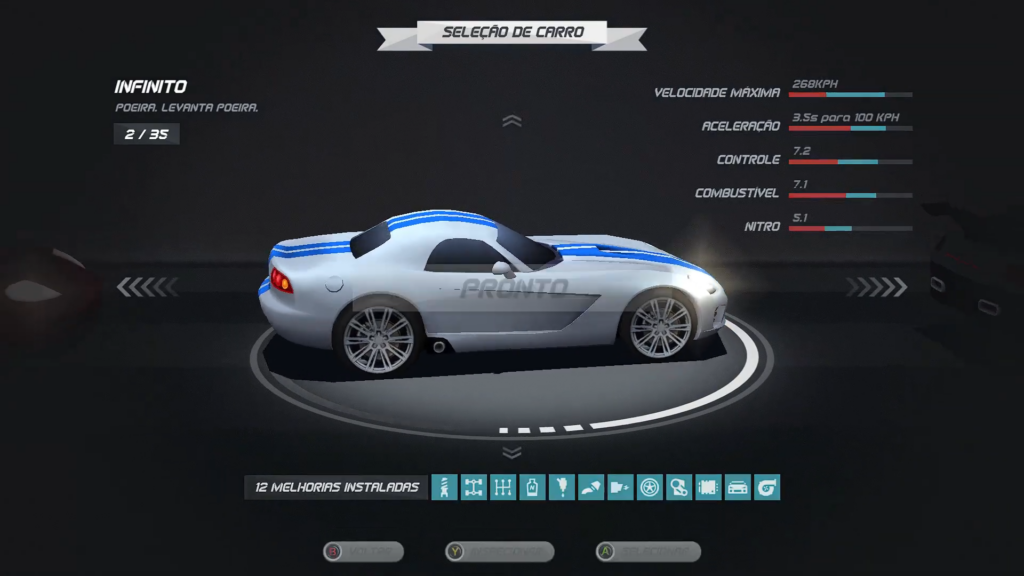
Task: Select the suspension spring upgrade icon
Action: click(x=444, y=487)
